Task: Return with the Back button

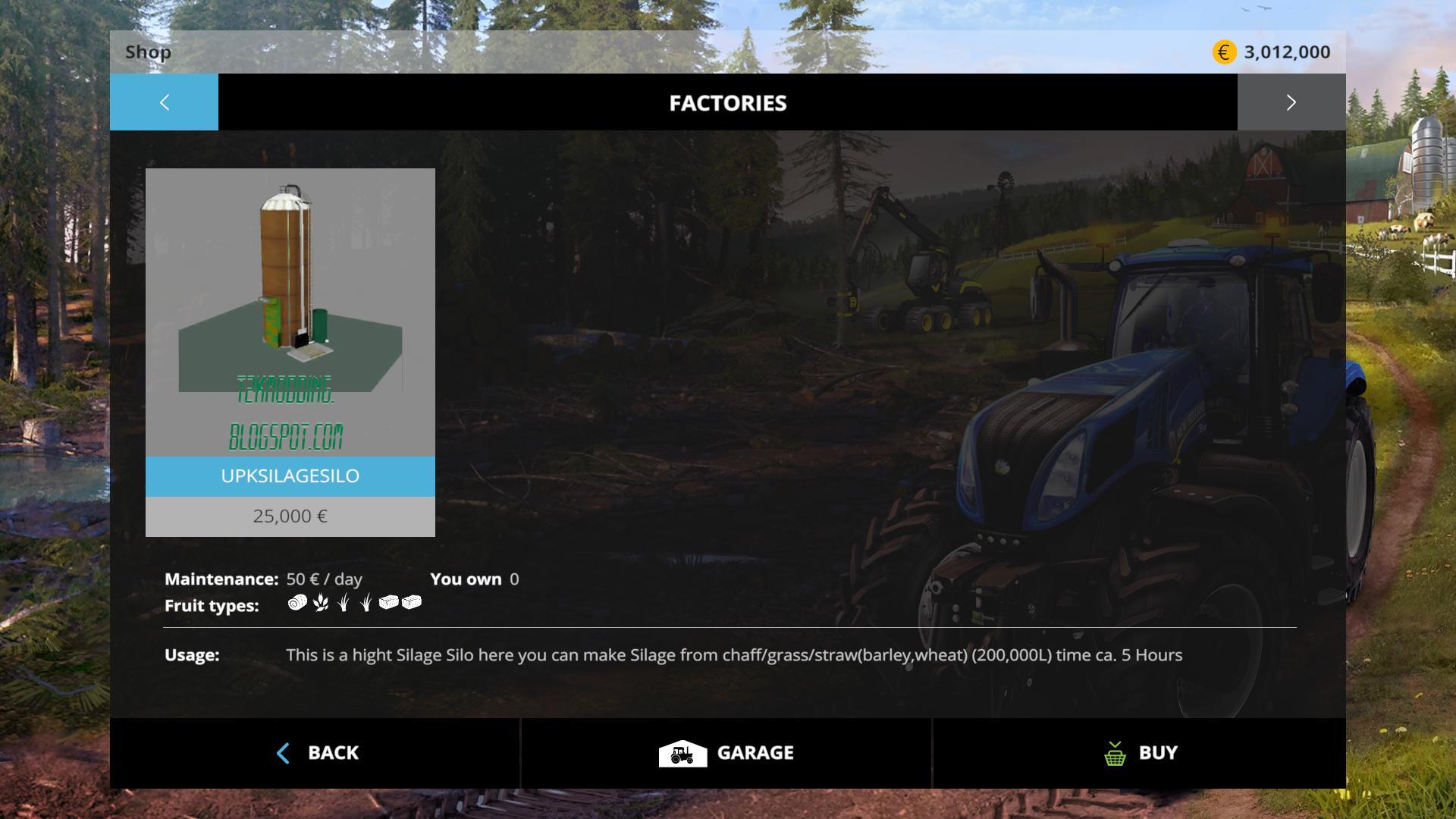Action: [x=316, y=753]
